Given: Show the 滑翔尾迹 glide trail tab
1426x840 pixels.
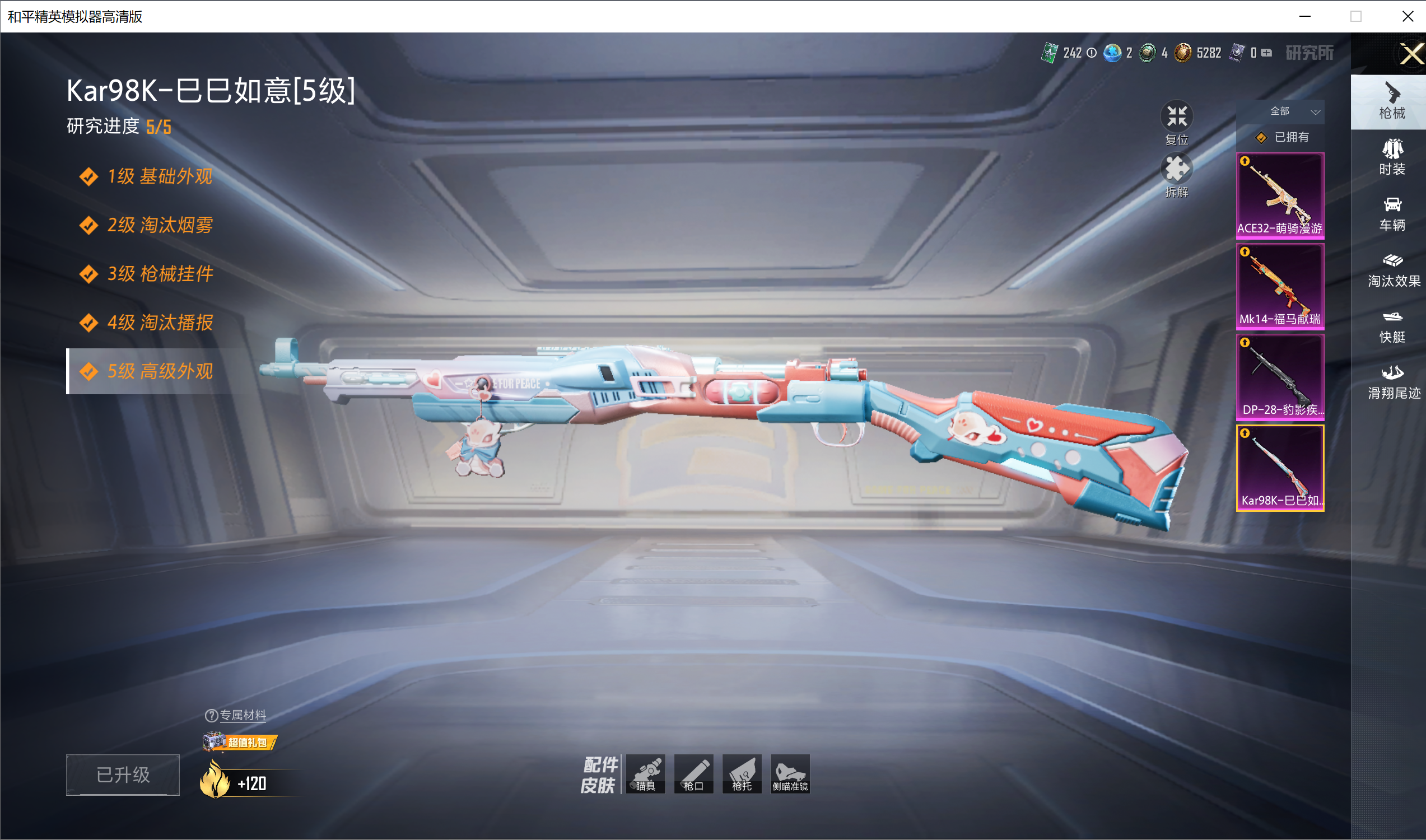Looking at the screenshot, I should tap(1392, 382).
